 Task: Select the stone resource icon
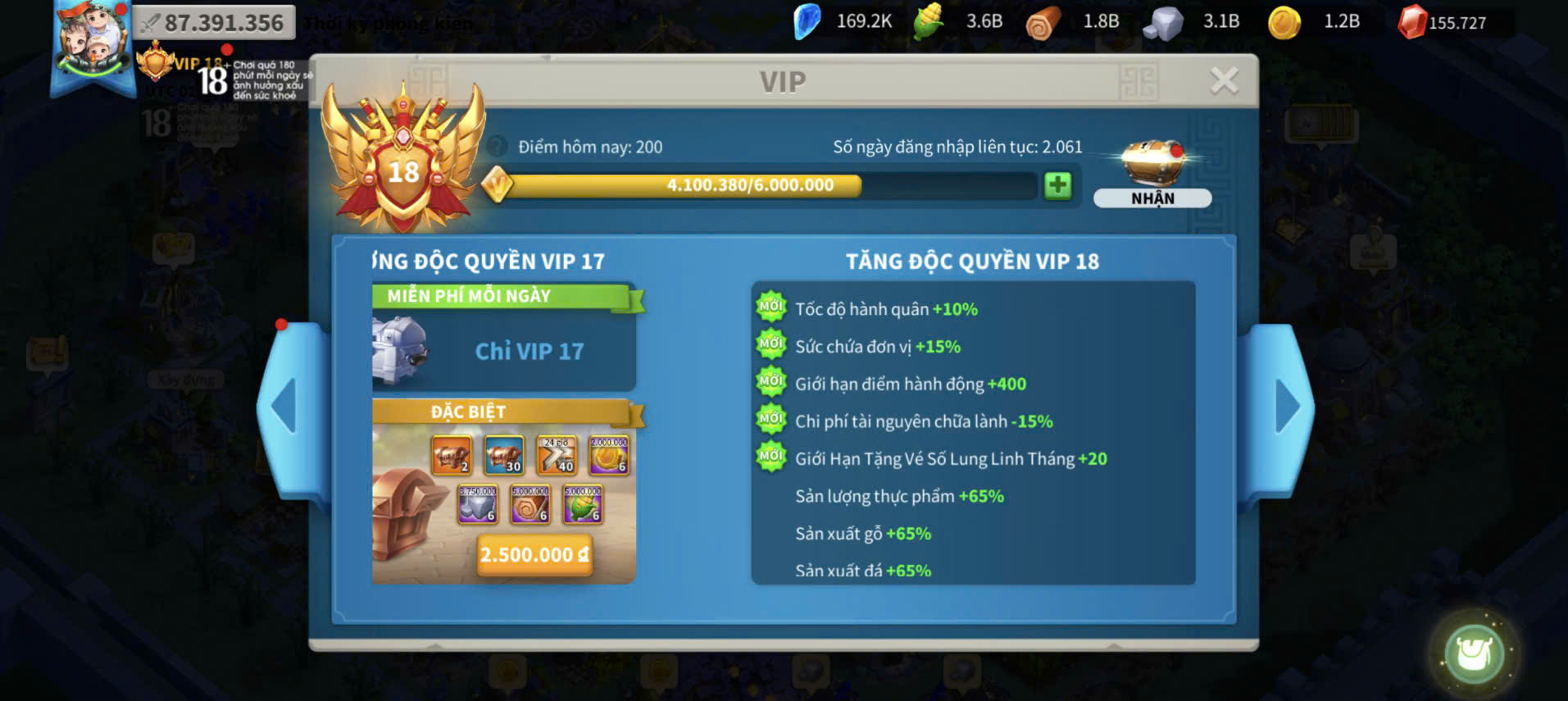click(1163, 23)
